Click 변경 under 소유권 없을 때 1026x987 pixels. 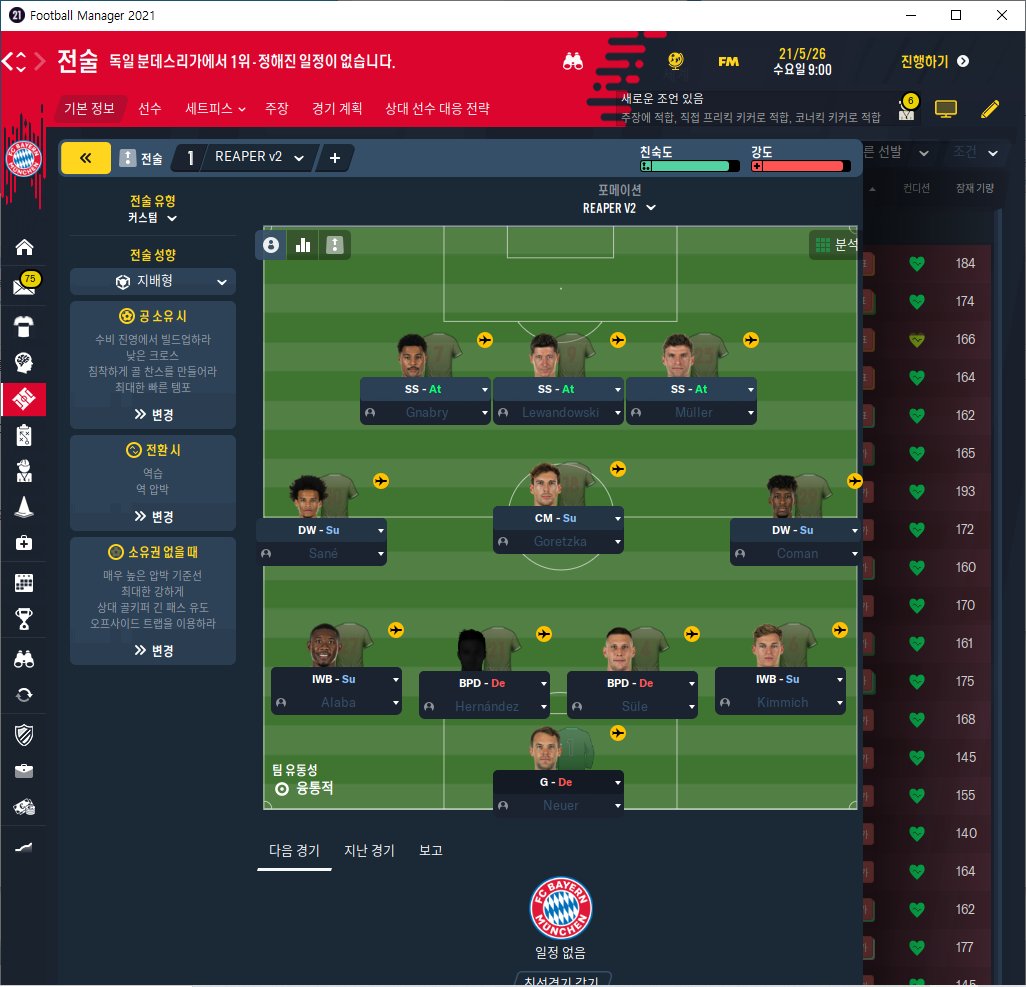(x=153, y=650)
